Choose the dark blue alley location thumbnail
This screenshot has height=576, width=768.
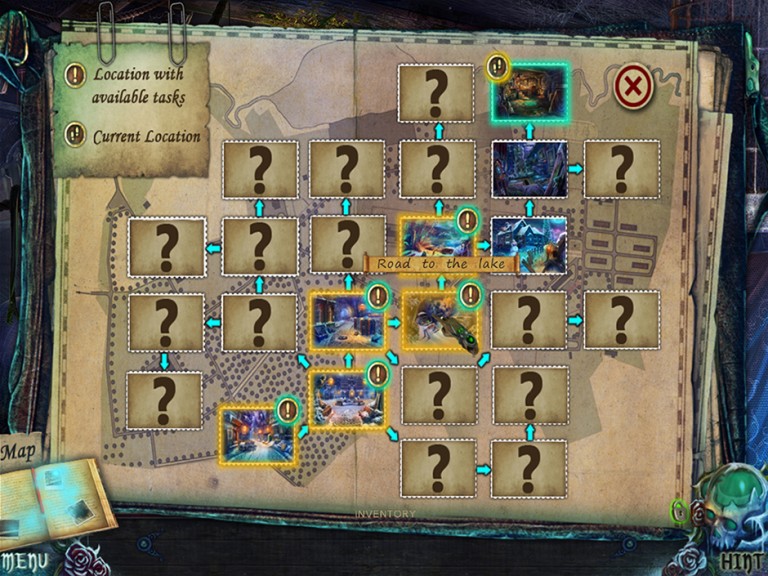coord(529,169)
